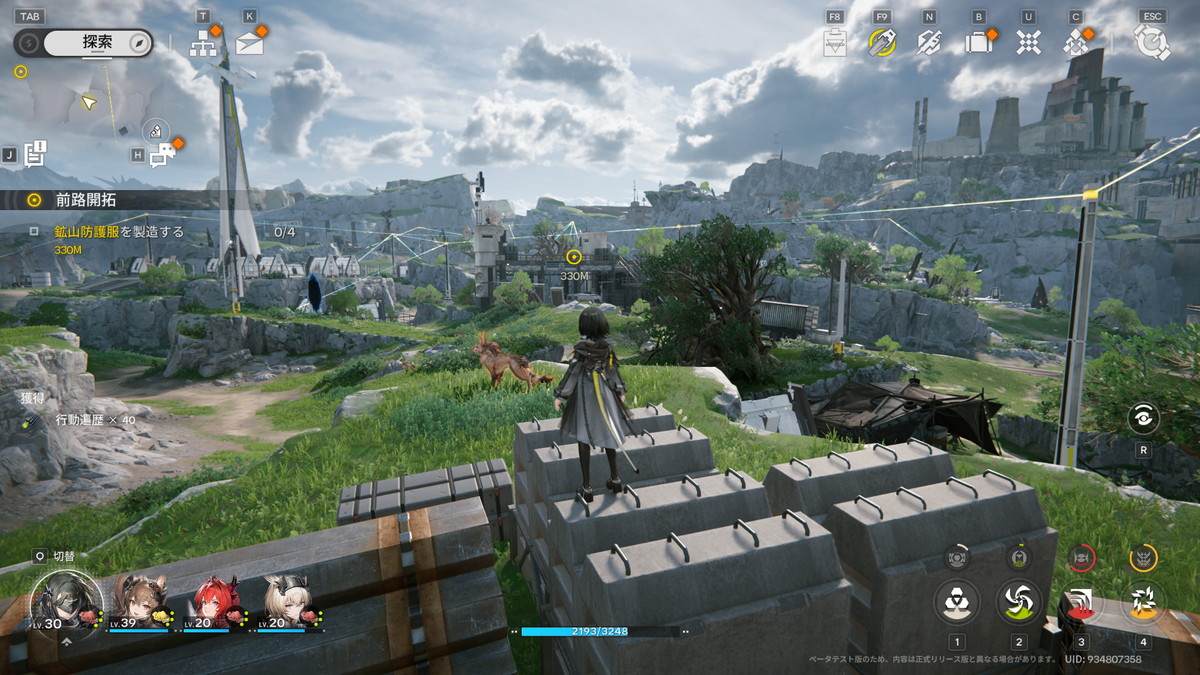Open the main system menu ring icon
The height and width of the screenshot is (675, 1200).
(1151, 42)
